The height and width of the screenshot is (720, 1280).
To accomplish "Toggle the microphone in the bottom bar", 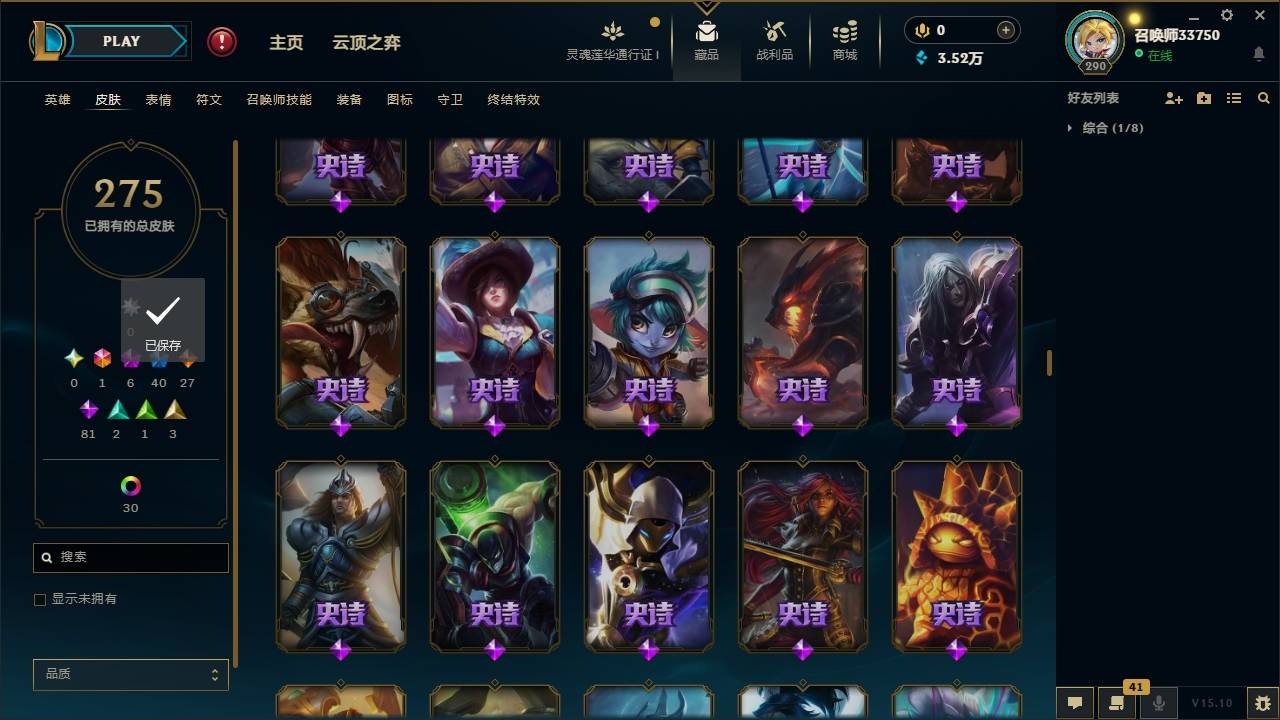I will coord(1158,703).
